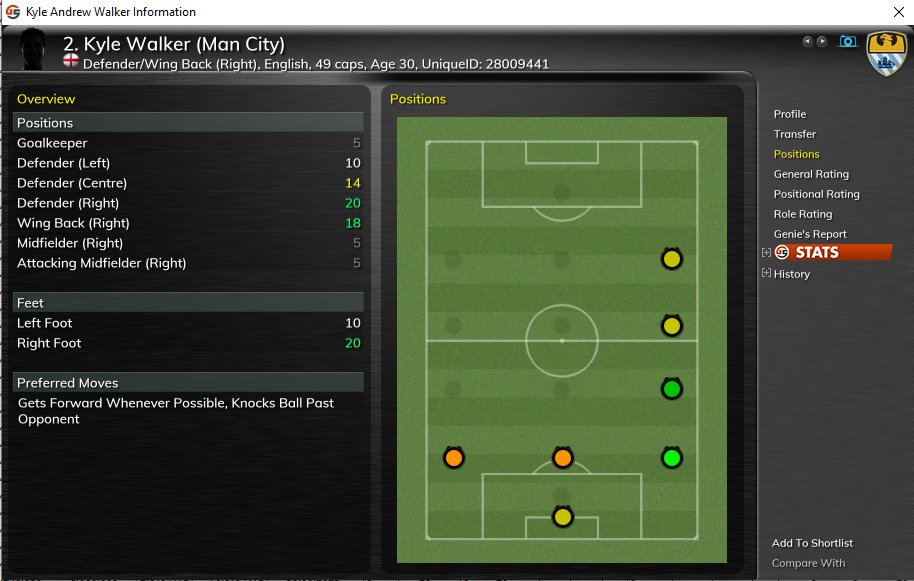Open Genie's Report
This screenshot has height=581, width=914.
click(810, 234)
